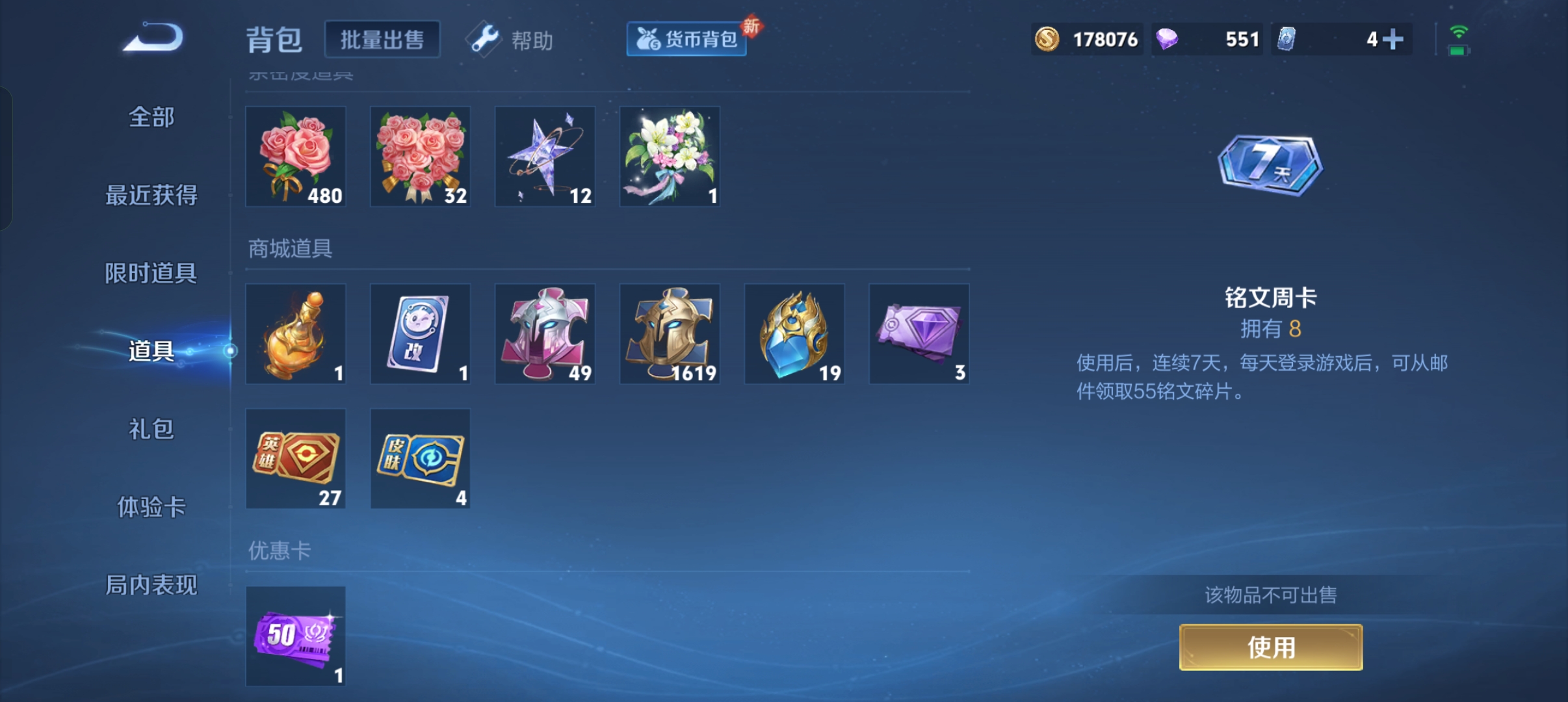This screenshot has width=1568, height=702.
Task: Select the single rose bouquet with 480
Action: pos(296,157)
